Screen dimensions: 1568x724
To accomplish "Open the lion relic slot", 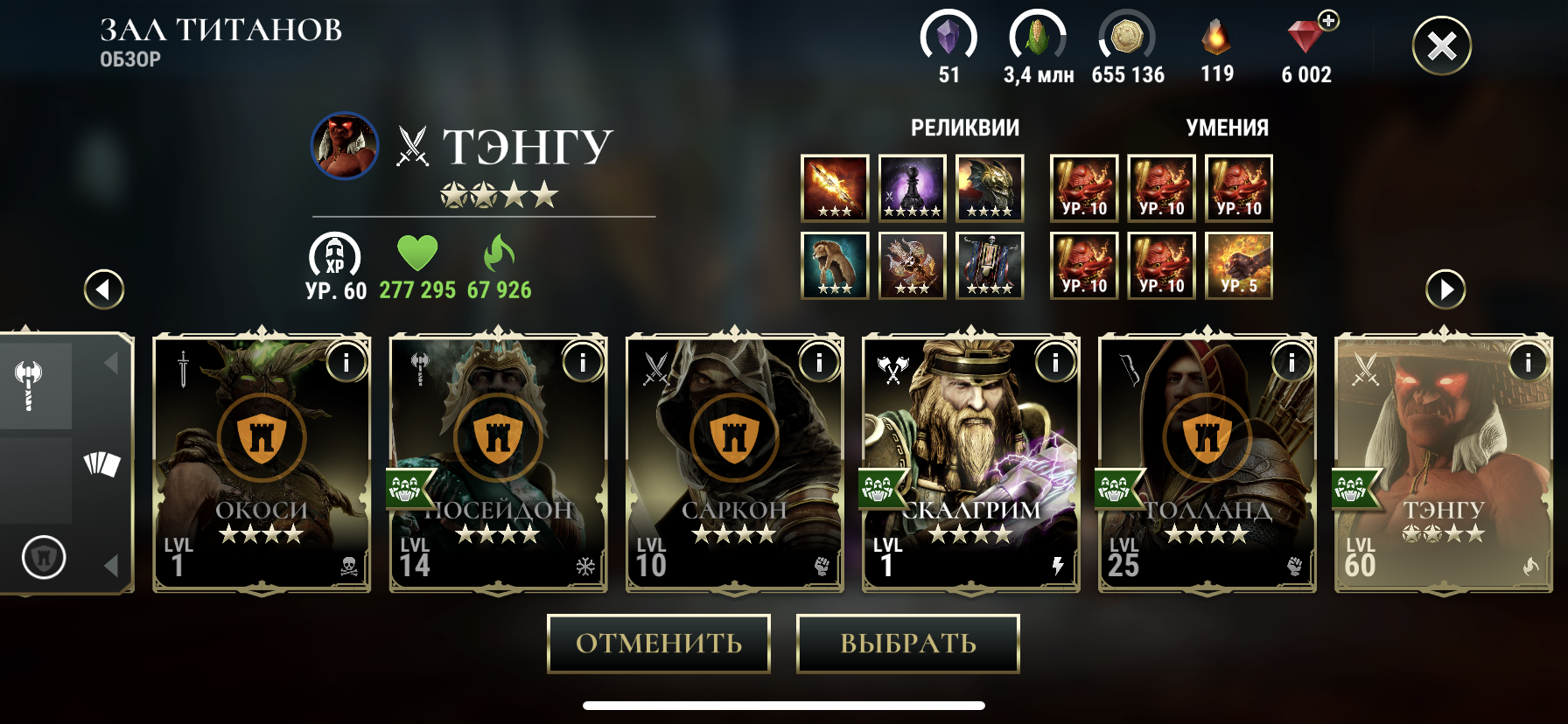I will point(835,265).
